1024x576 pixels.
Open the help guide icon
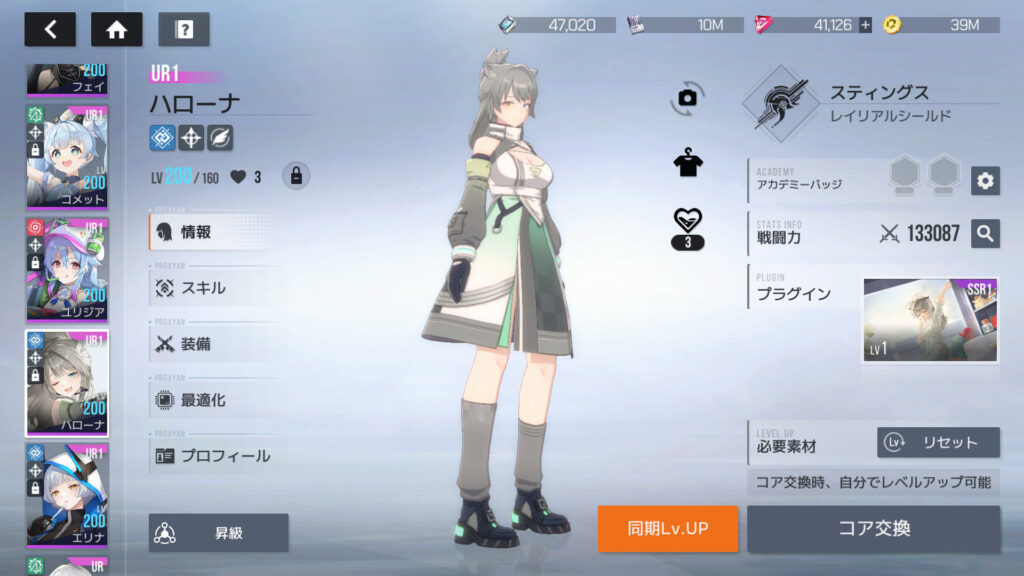pyautogui.click(x=183, y=30)
